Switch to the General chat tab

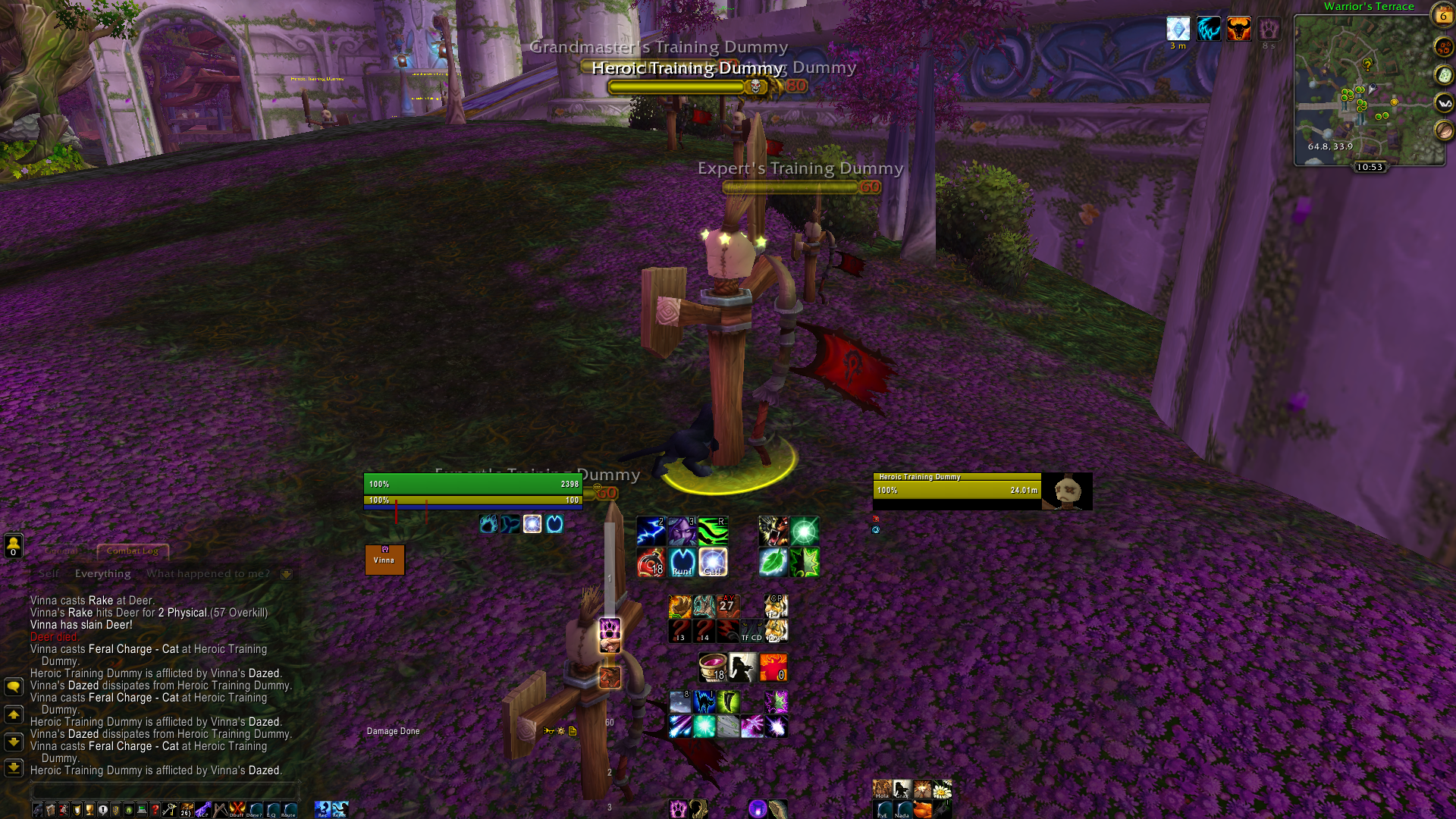click(61, 551)
